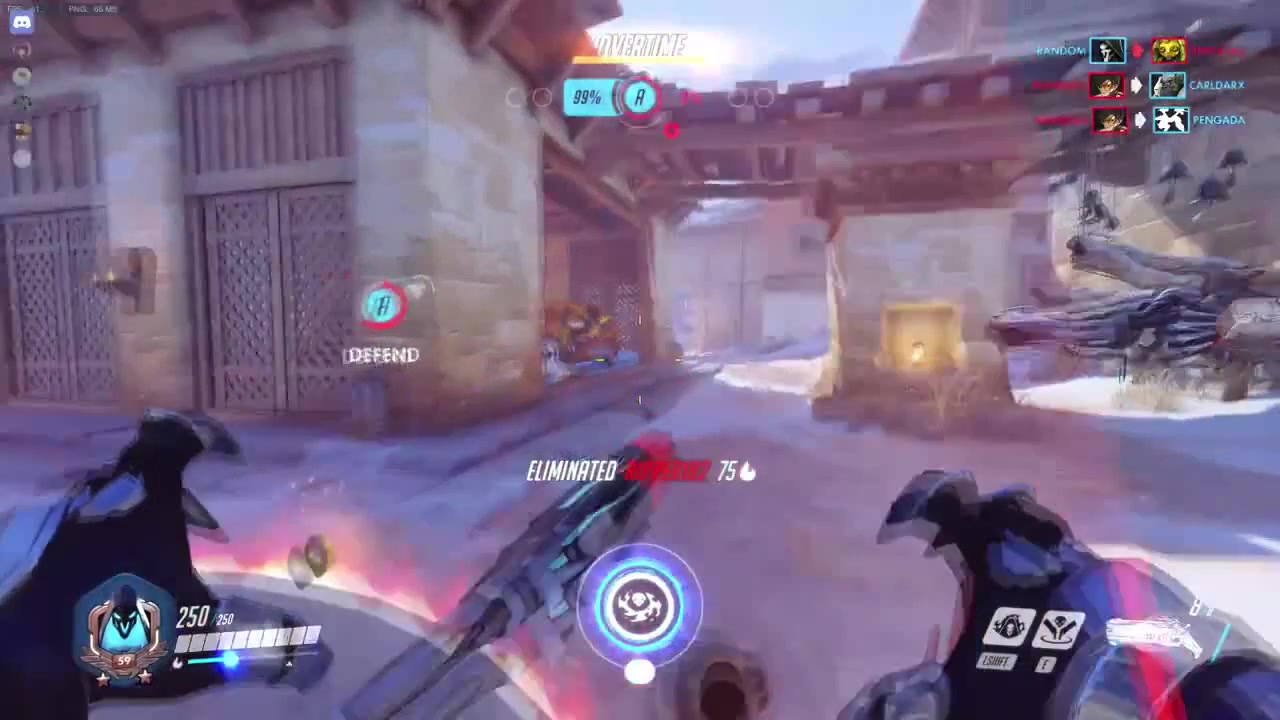1280x720 pixels.
Task: Click the ELIMINATED notification text
Action: (572, 471)
